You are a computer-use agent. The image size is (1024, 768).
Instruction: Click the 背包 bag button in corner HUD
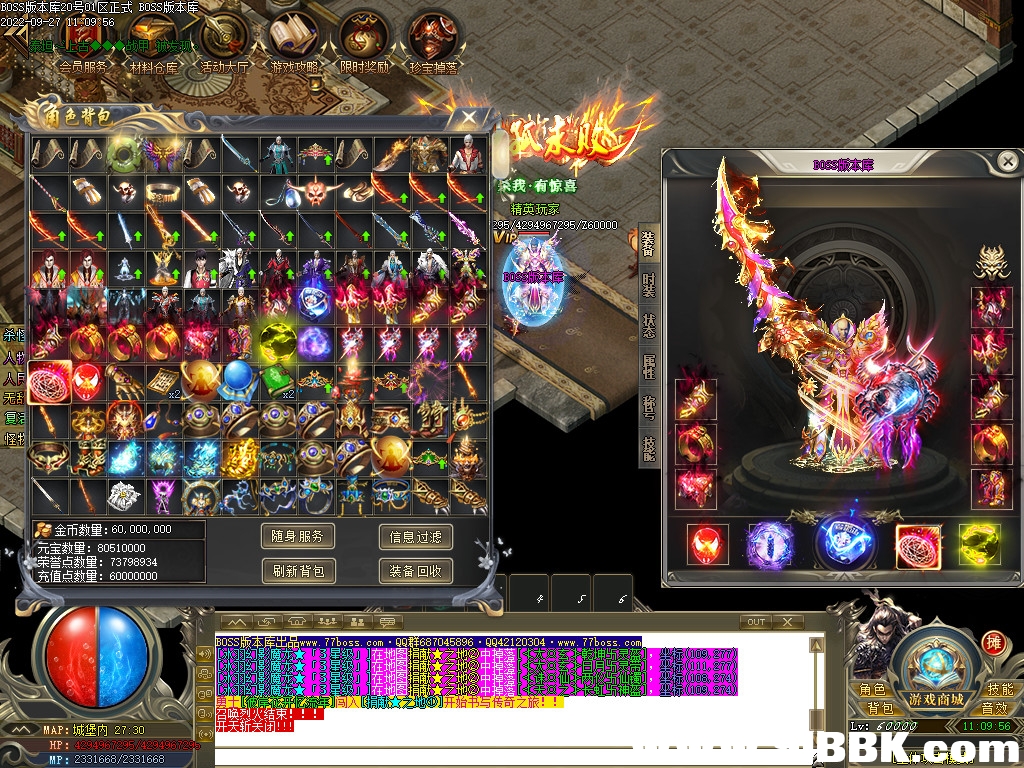pos(873,708)
